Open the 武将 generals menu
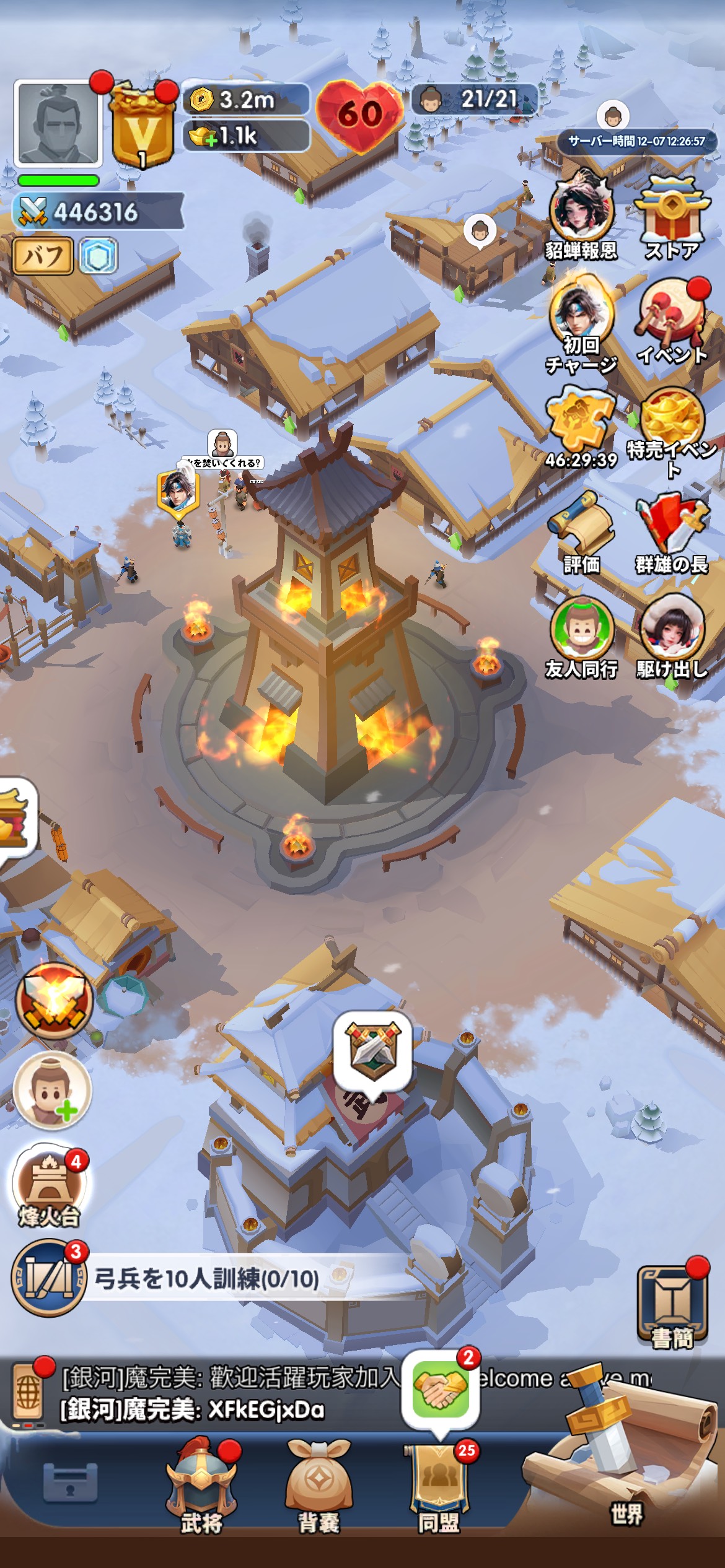This screenshot has height=1568, width=725. tap(201, 1486)
